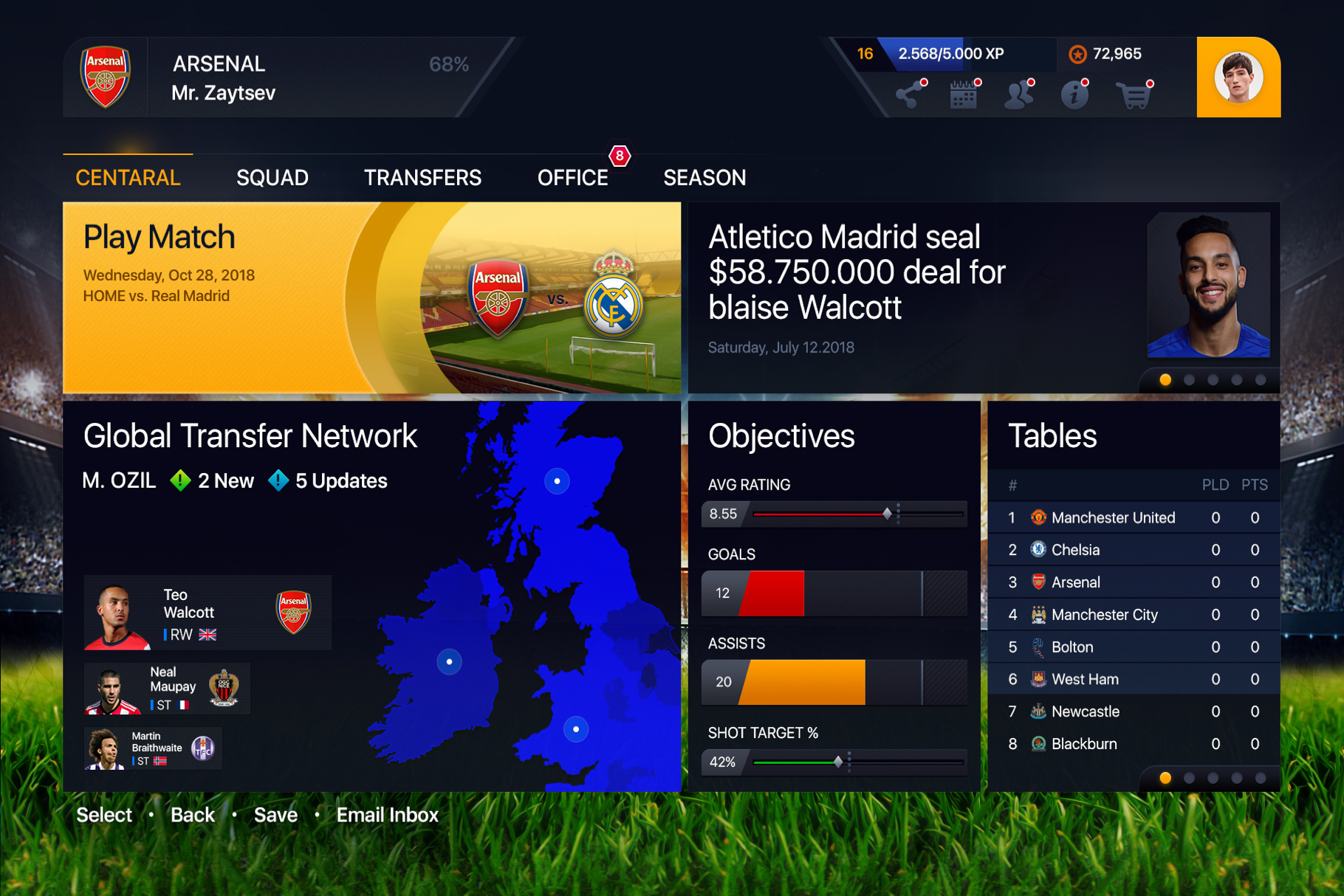
Task: Switch to the Squad tab
Action: coord(272,178)
